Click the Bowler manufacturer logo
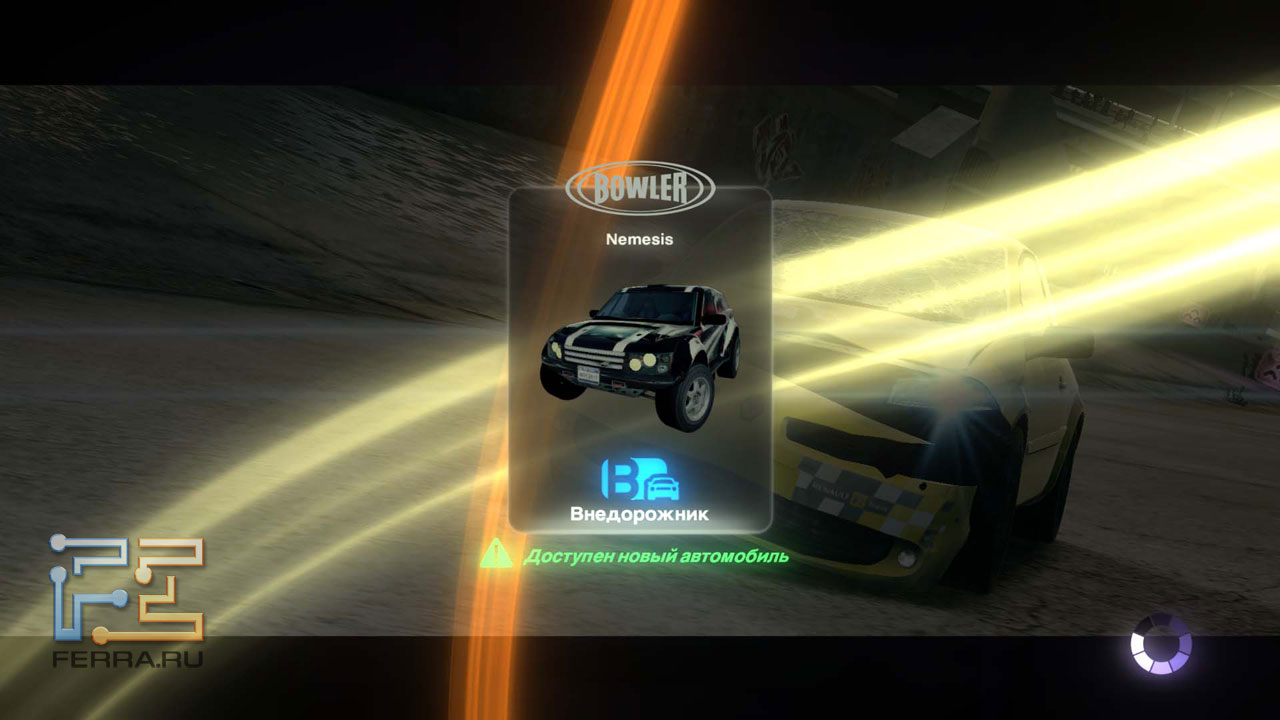Viewport: 1280px width, 720px height. tap(640, 188)
